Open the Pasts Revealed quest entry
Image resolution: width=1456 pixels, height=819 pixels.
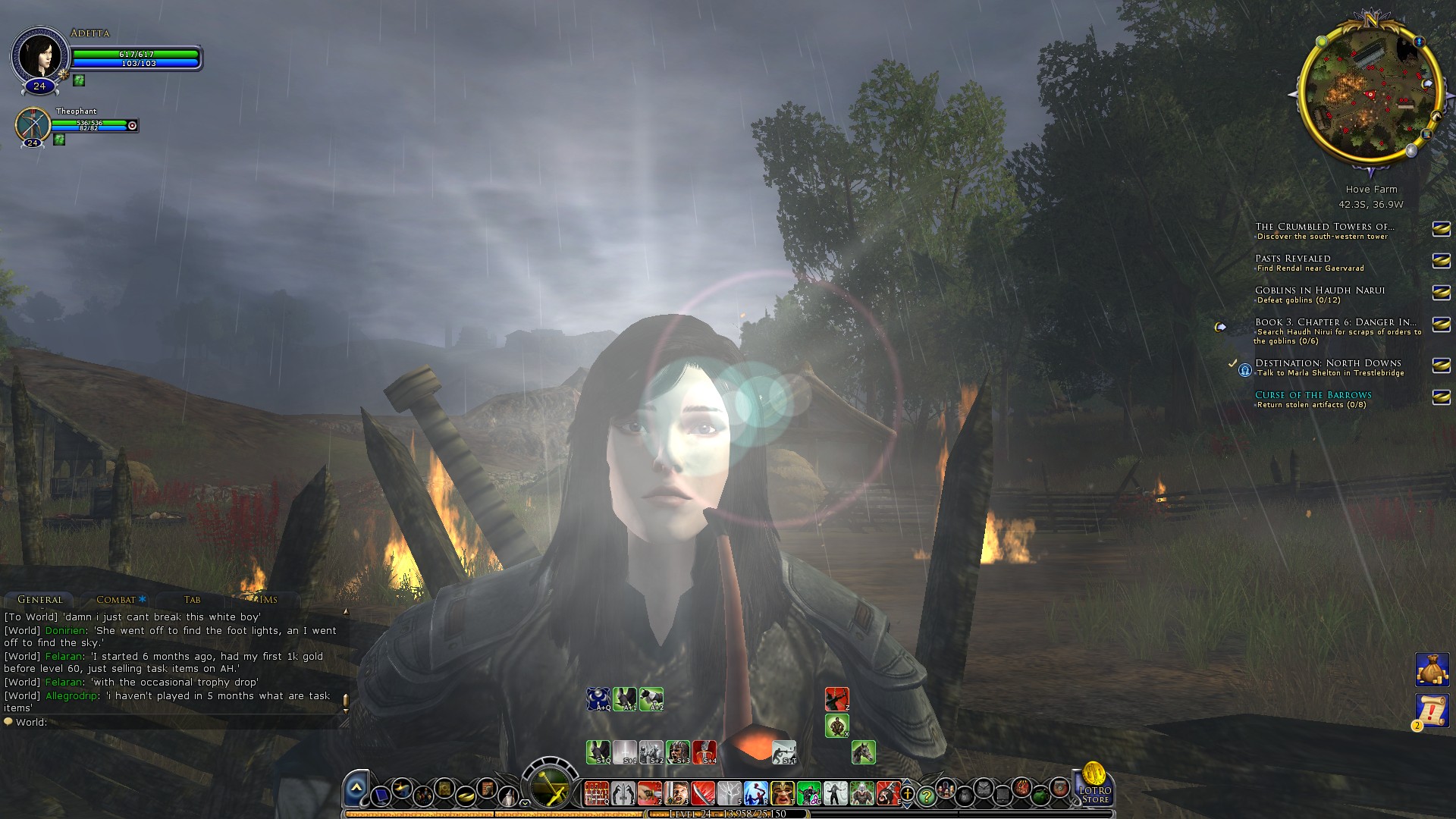pyautogui.click(x=1292, y=259)
